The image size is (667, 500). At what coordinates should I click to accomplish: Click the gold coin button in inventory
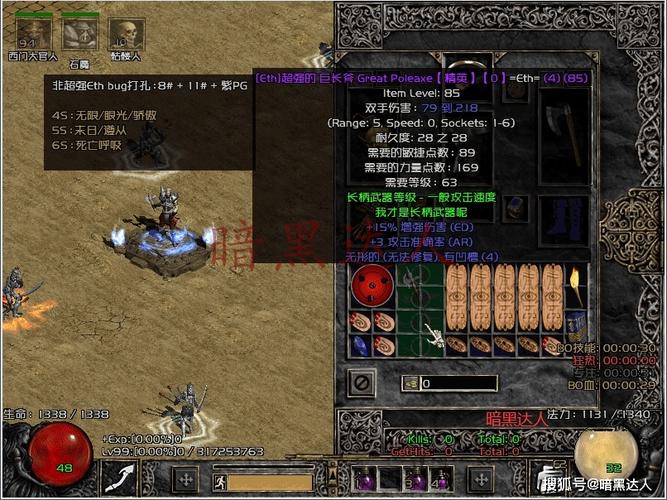tap(410, 383)
